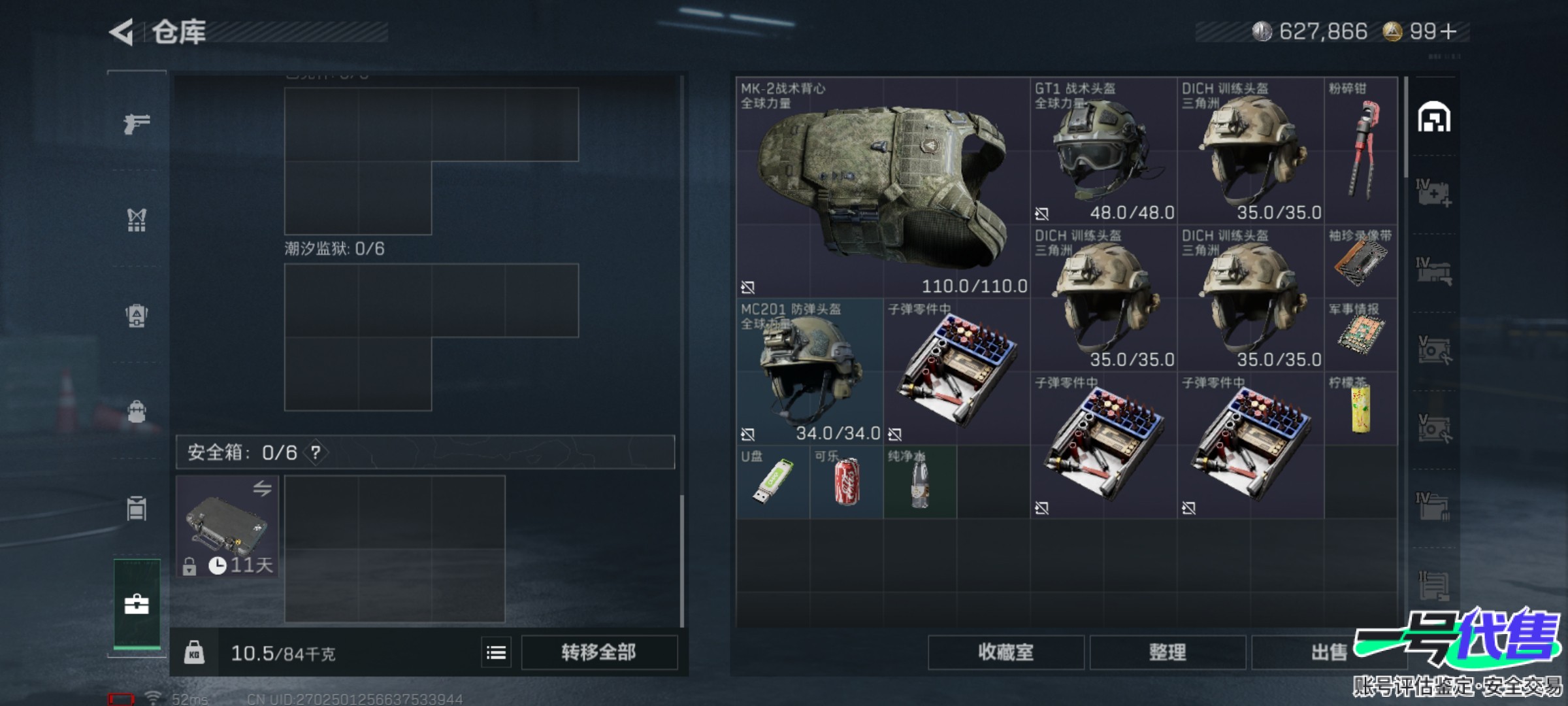Open the 收藏室 collection room
The width and height of the screenshot is (1568, 706).
[x=1005, y=652]
